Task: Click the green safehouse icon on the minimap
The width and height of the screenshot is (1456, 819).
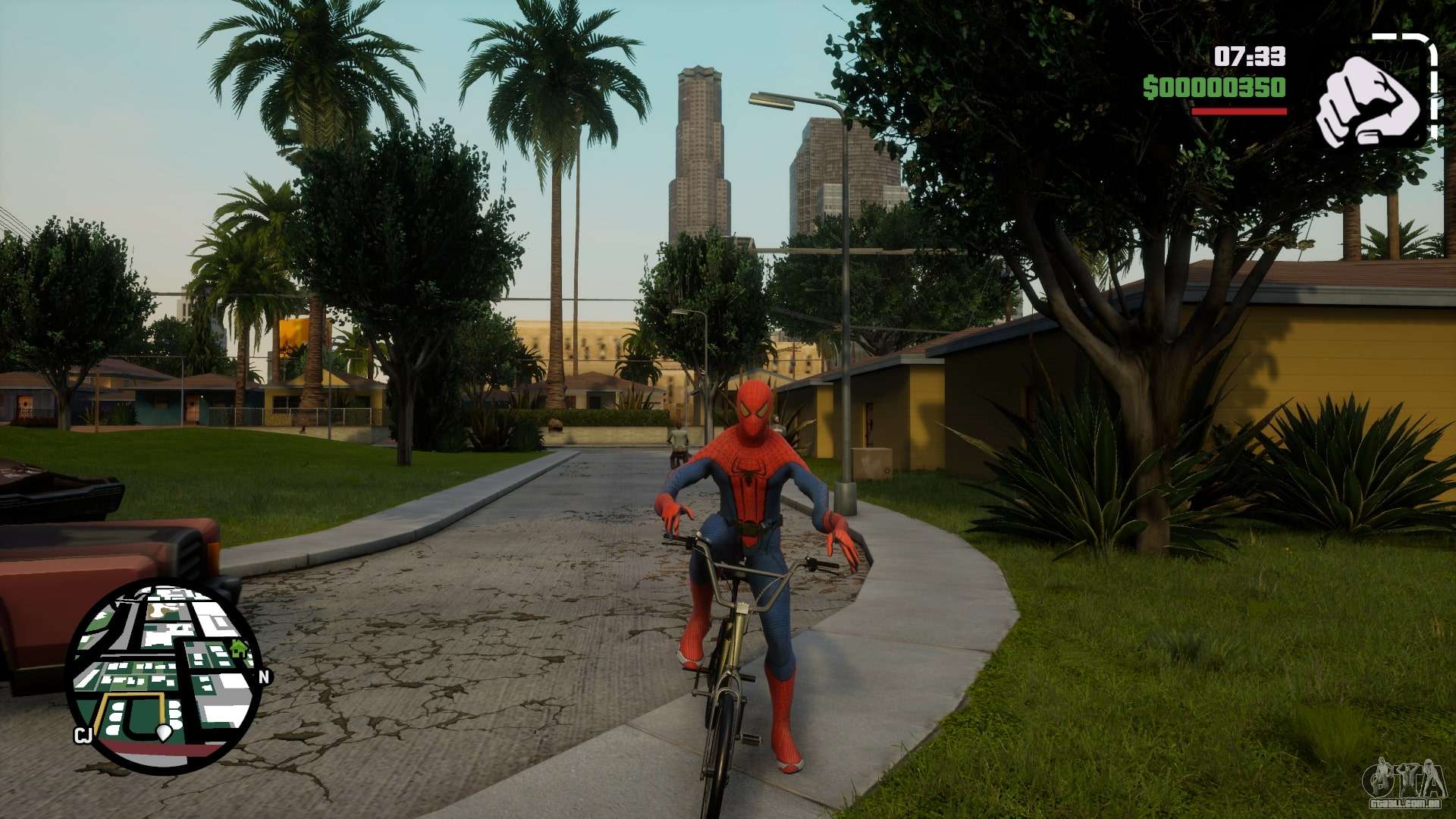Action: tap(240, 648)
